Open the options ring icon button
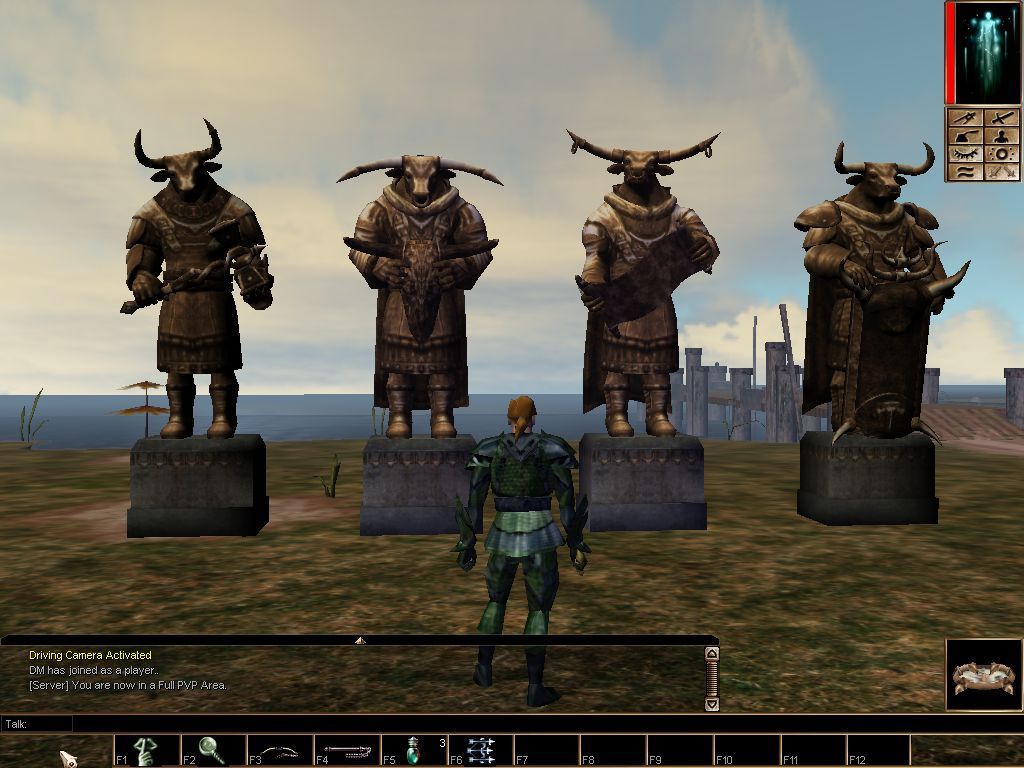Screen dimensions: 1024x768 pyautogui.click(x=1001, y=155)
